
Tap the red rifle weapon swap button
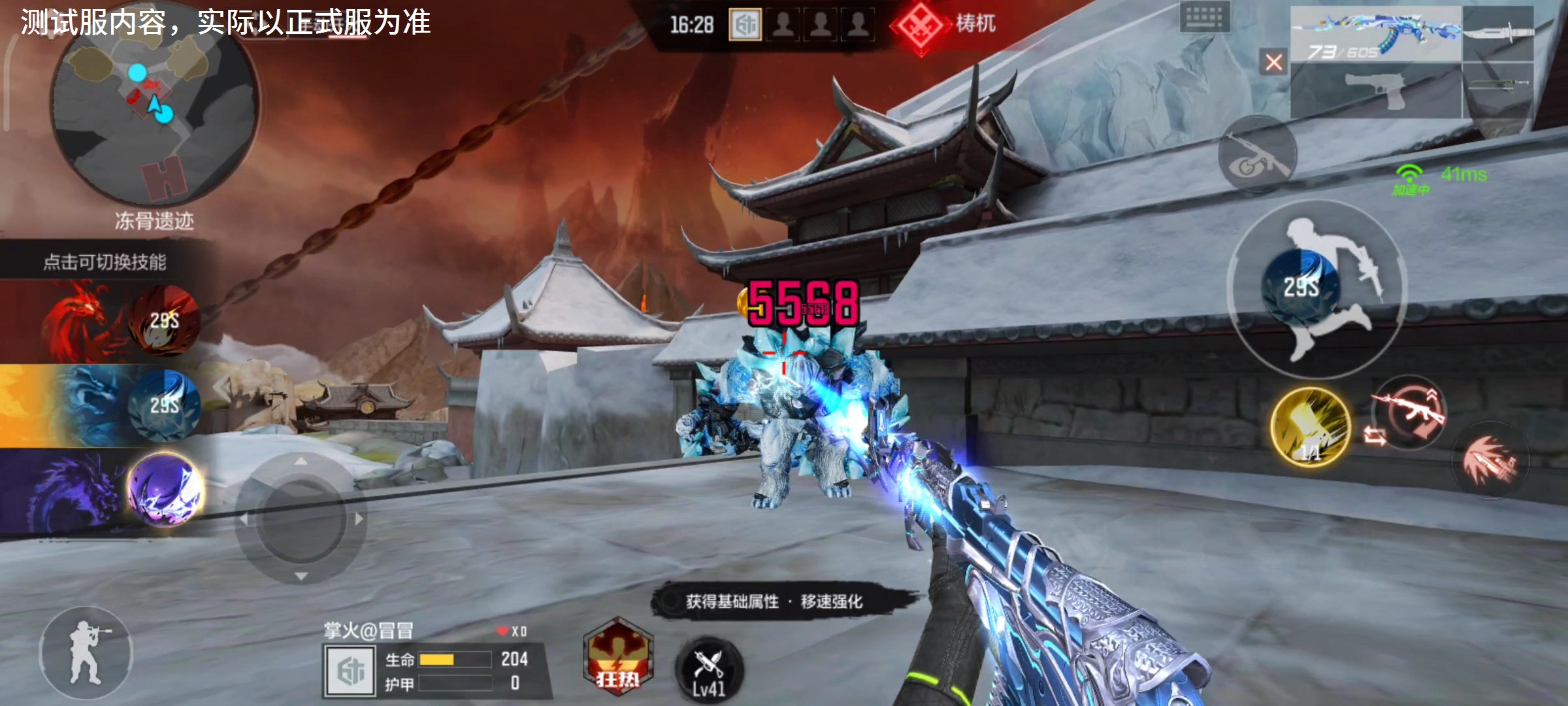click(x=1409, y=412)
